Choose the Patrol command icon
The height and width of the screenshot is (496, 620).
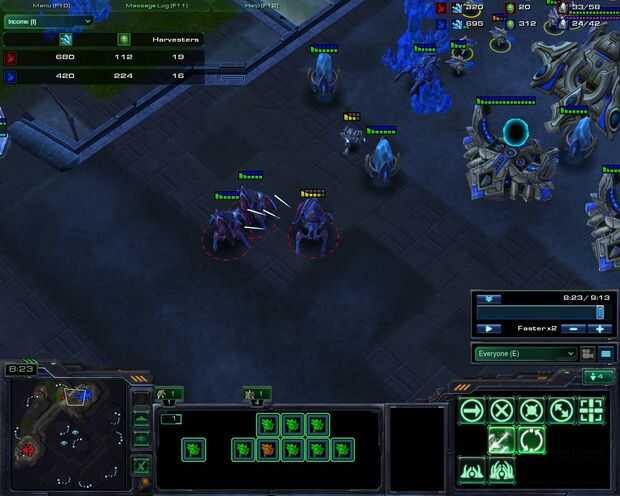click(x=562, y=409)
